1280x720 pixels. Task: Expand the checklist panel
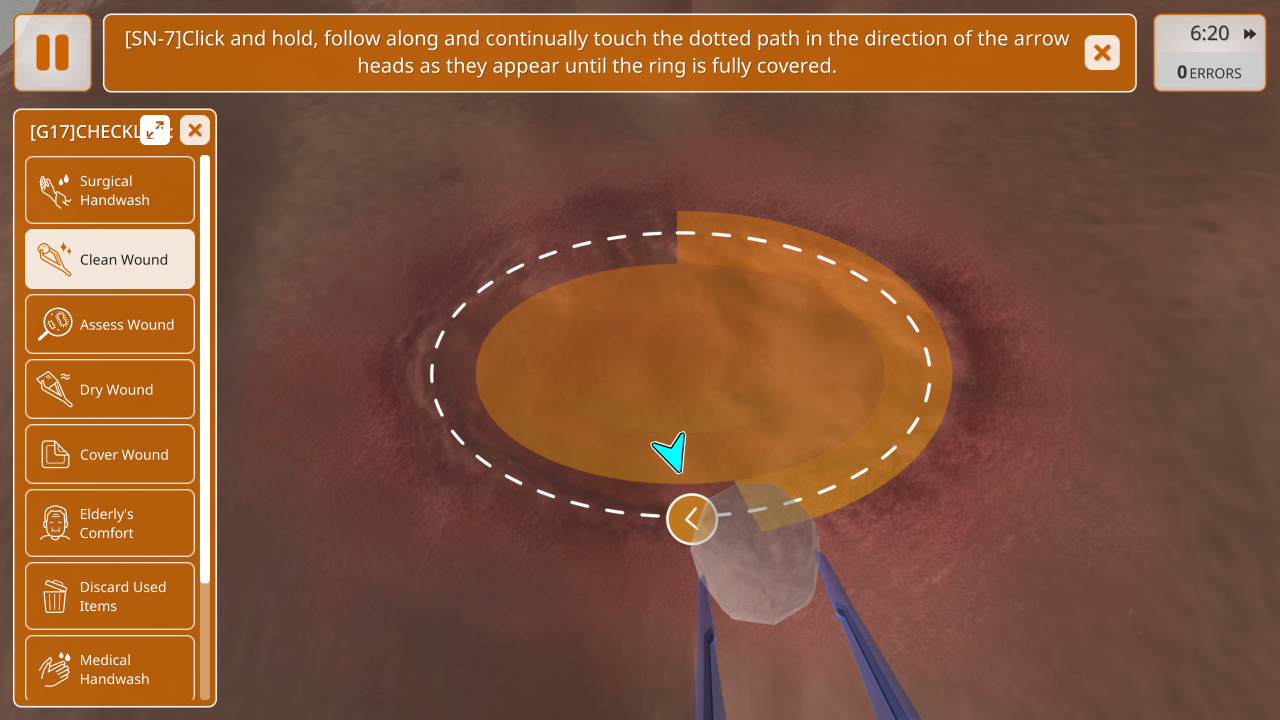(155, 129)
